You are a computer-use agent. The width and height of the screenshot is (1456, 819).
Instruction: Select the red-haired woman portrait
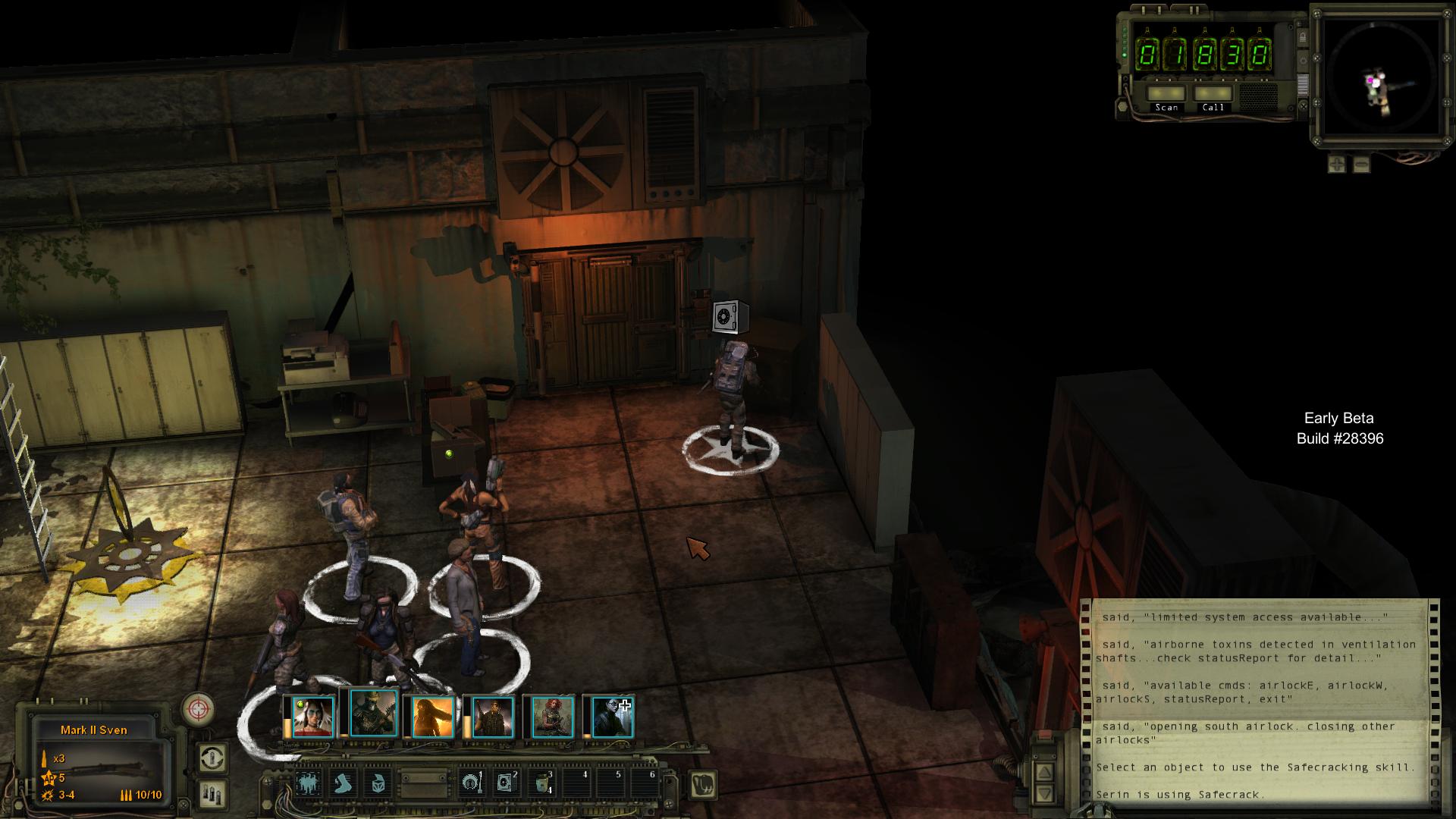(552, 717)
